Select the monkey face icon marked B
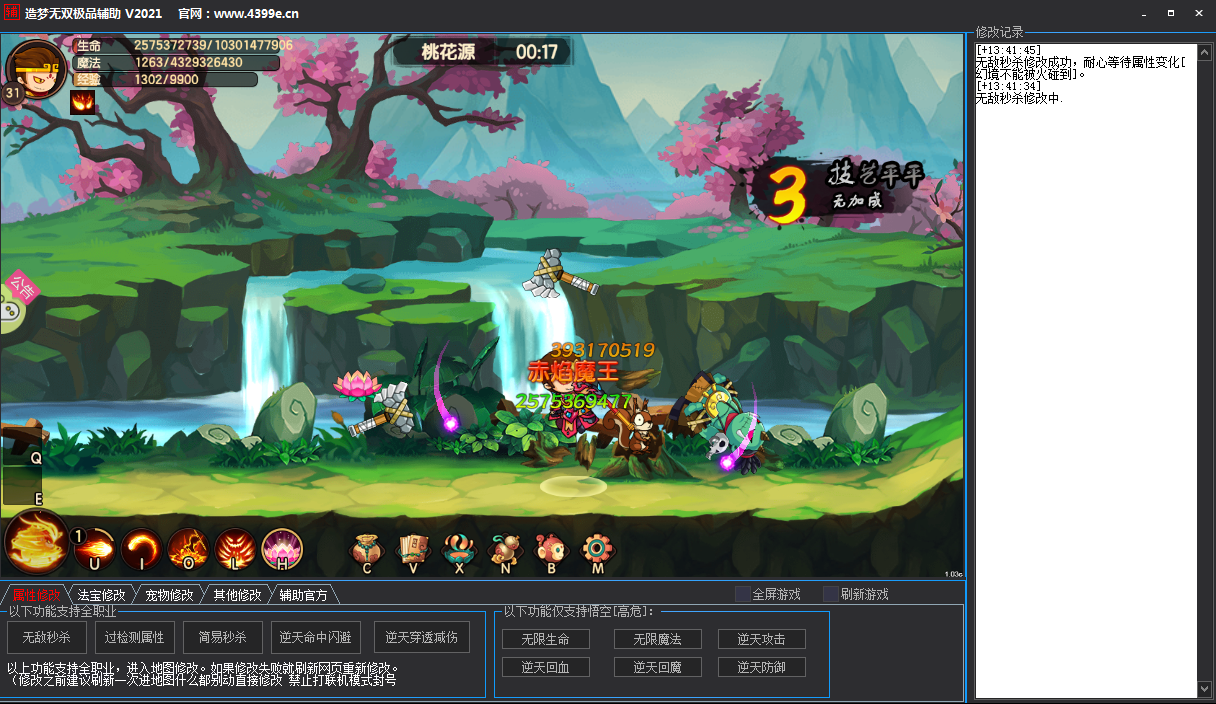 click(x=550, y=550)
